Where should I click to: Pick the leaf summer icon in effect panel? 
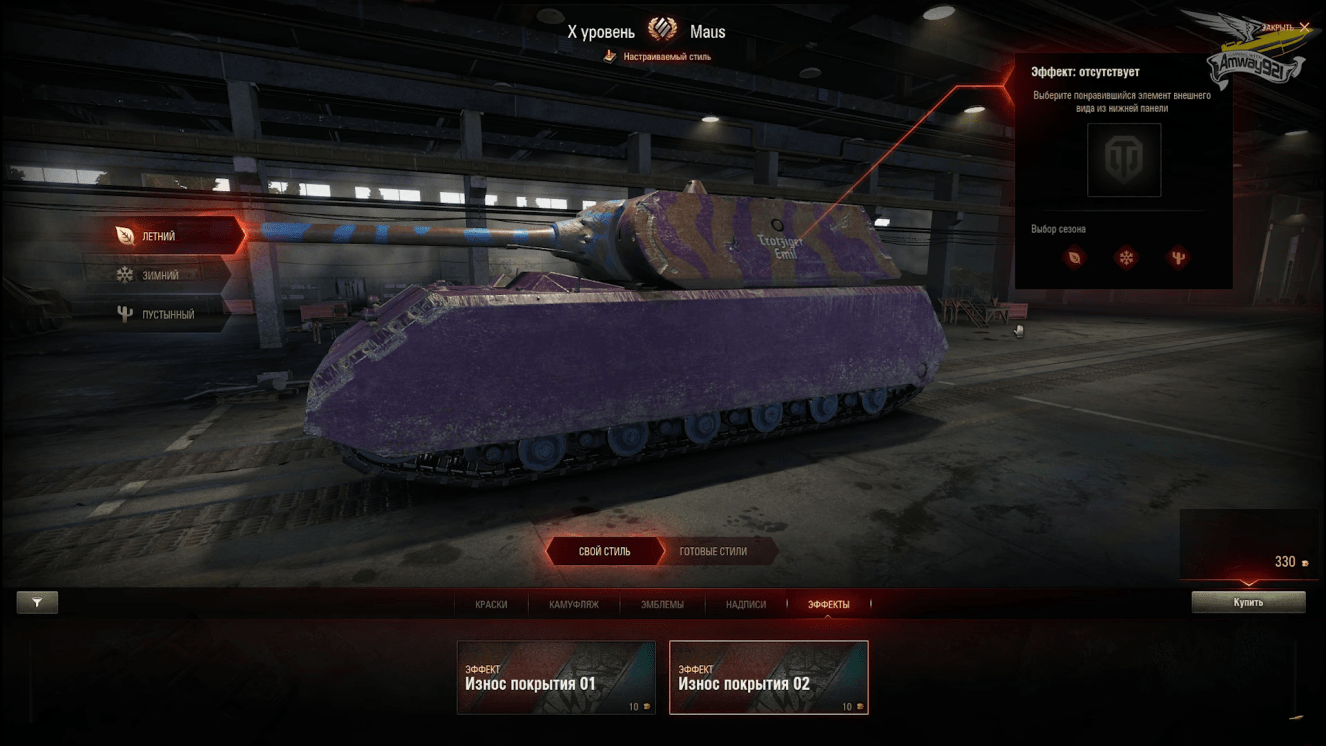(x=1074, y=258)
